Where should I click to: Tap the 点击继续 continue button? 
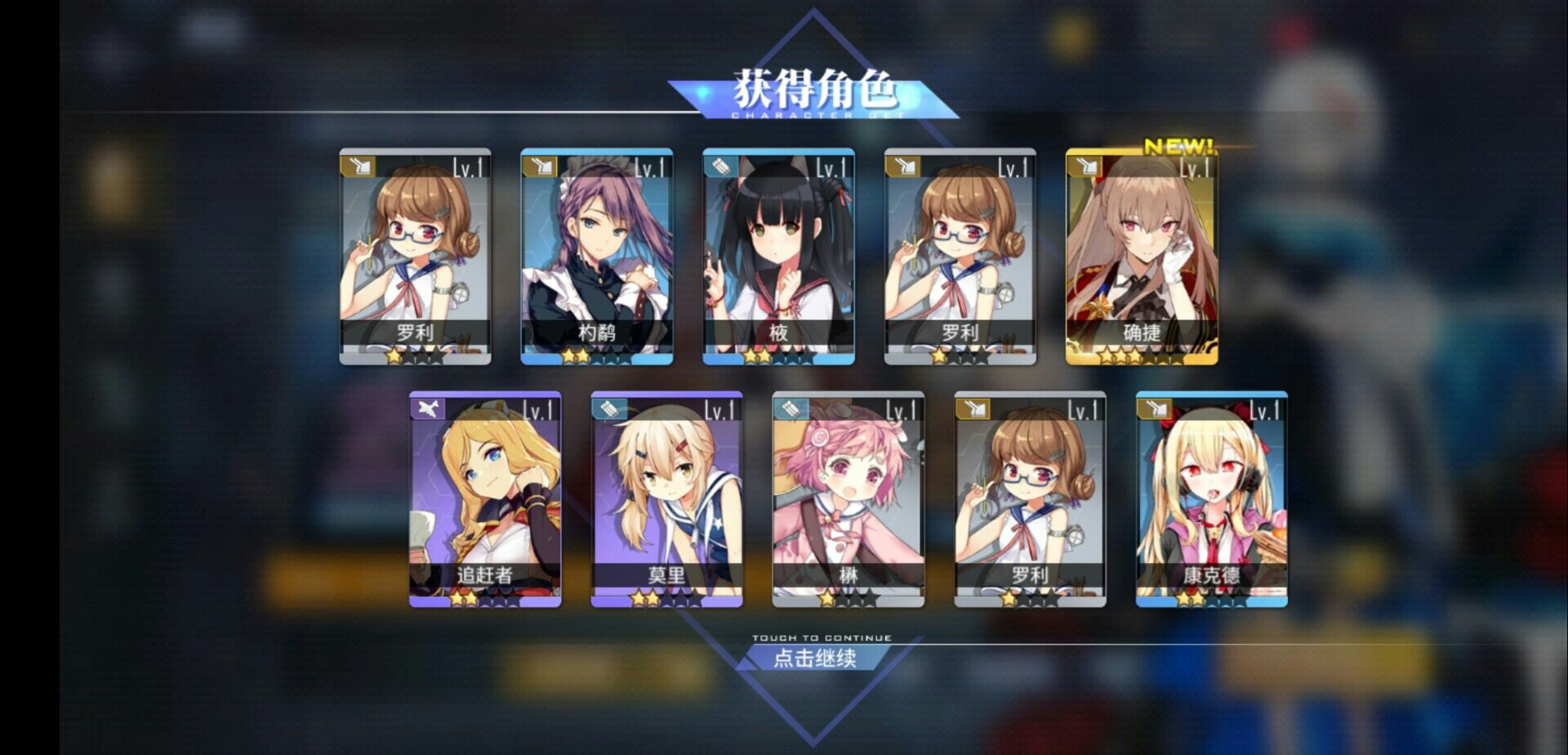814,657
